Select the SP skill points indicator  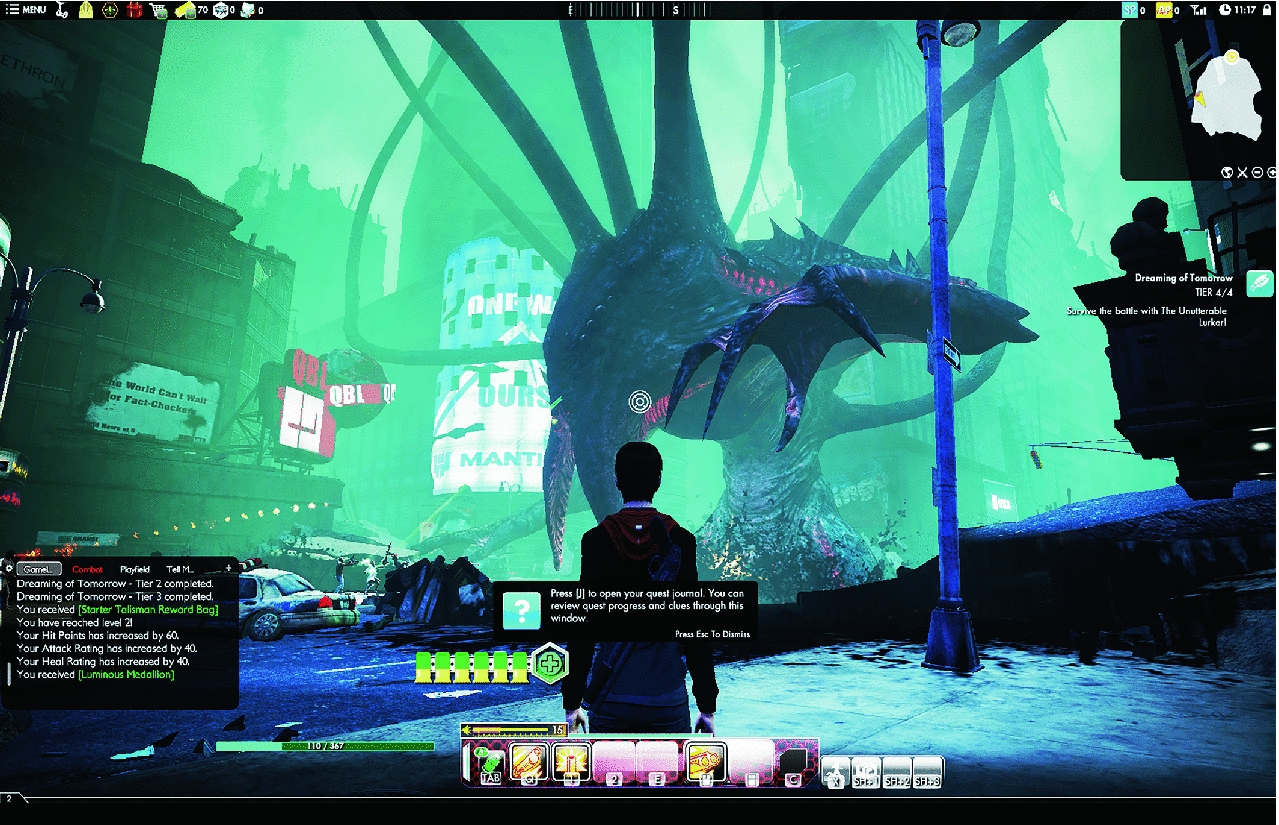coord(1130,10)
